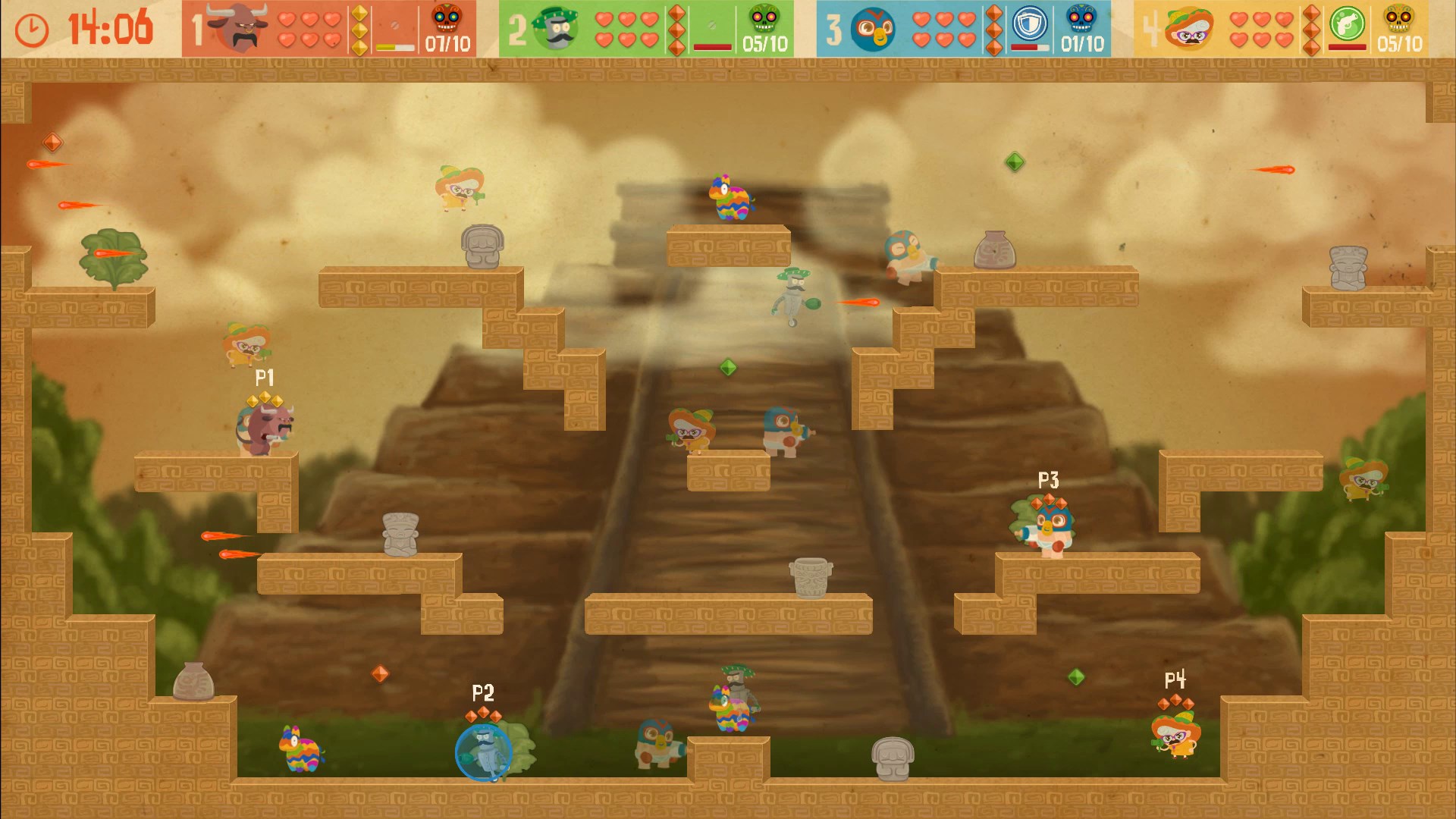
Task: Click the pinata atop the pyramid
Action: click(730, 199)
